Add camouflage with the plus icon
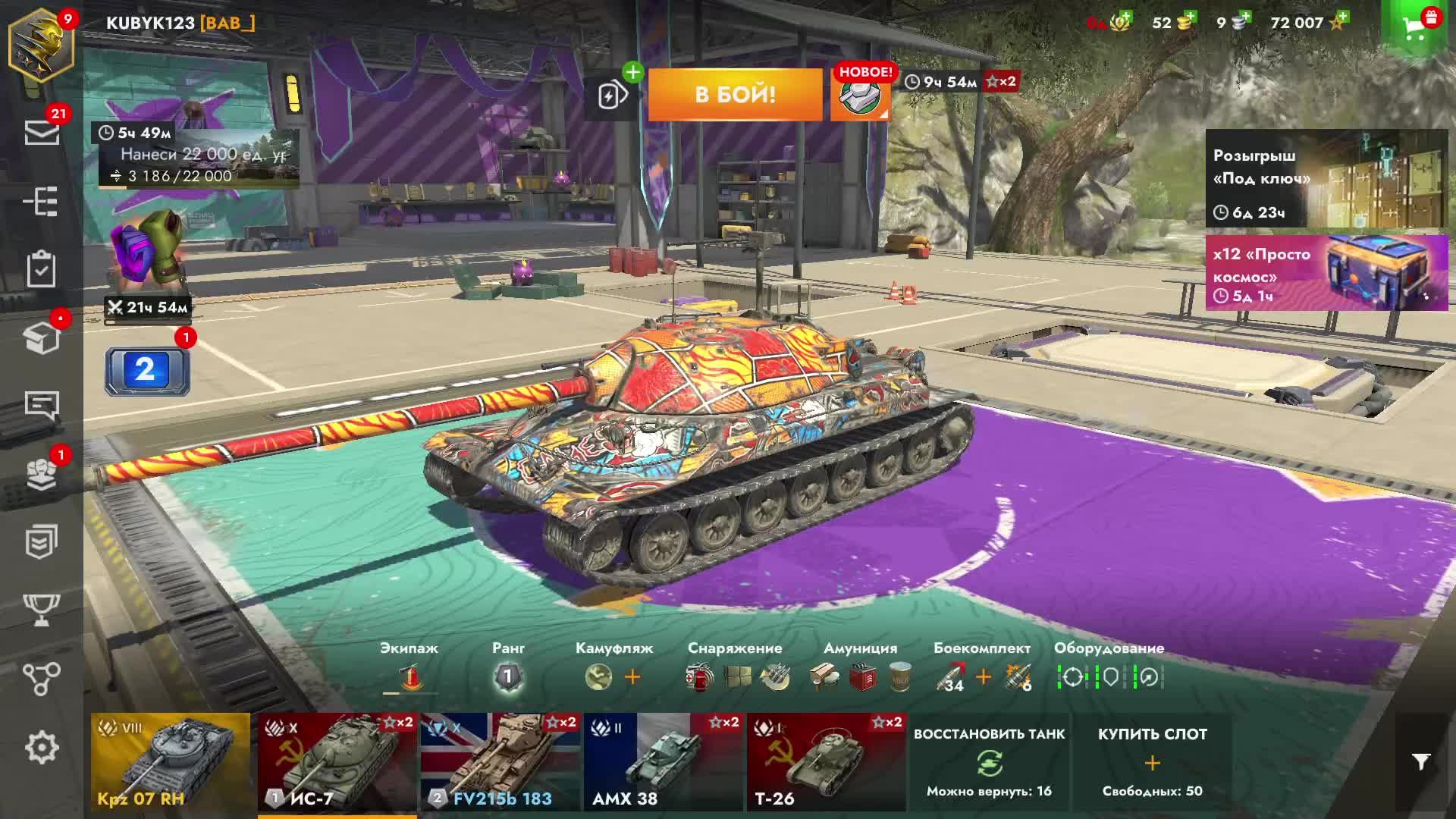The width and height of the screenshot is (1456, 819). tap(632, 676)
